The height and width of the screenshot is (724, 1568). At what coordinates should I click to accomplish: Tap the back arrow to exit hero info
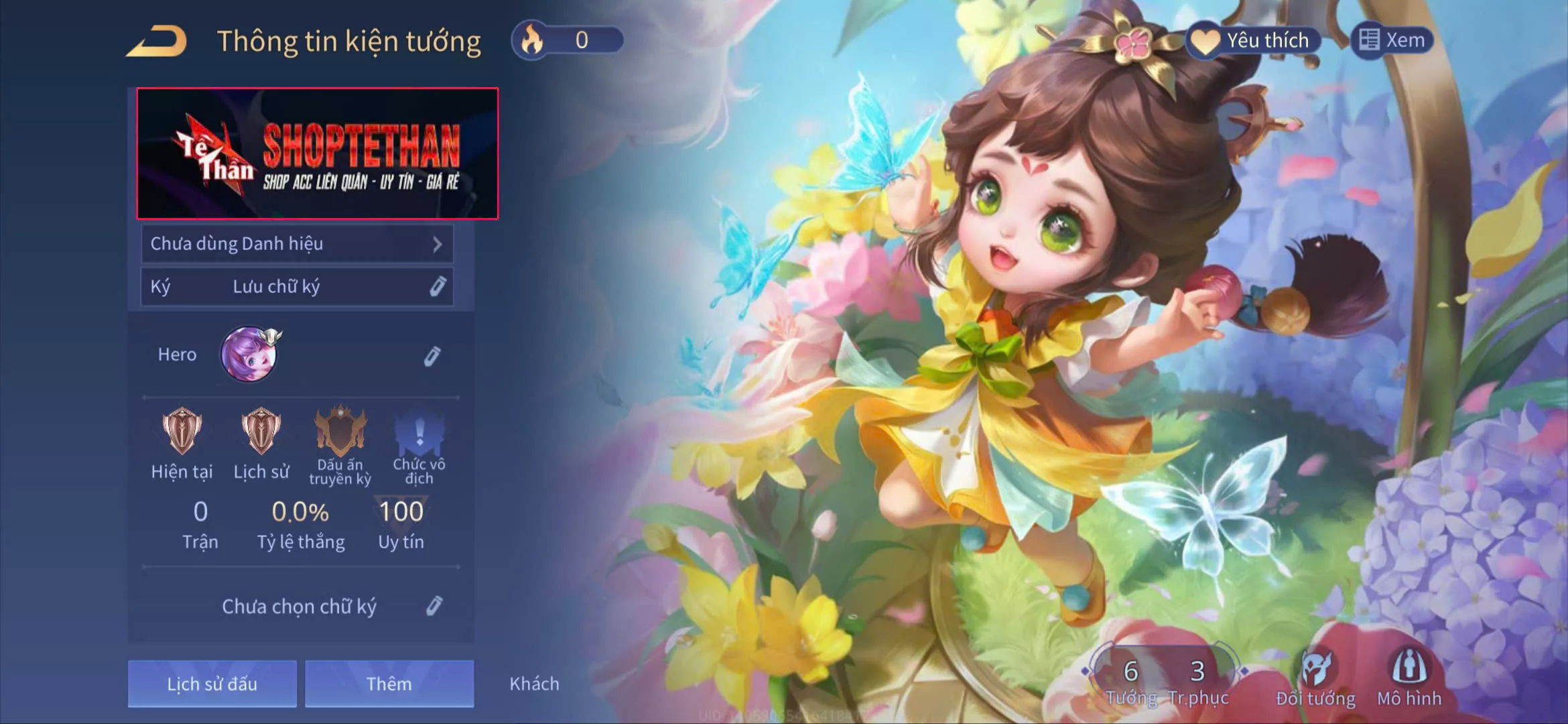(x=157, y=42)
